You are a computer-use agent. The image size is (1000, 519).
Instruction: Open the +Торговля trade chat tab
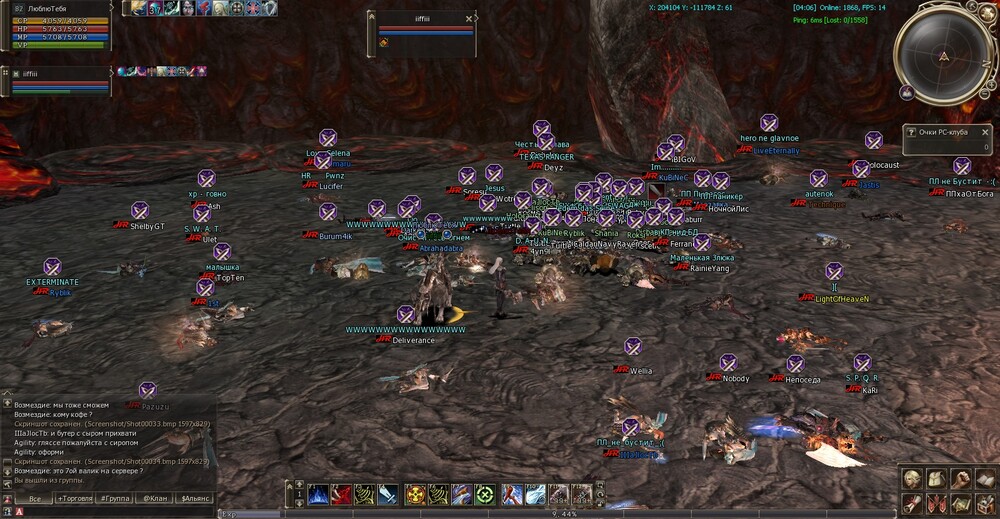[76, 498]
